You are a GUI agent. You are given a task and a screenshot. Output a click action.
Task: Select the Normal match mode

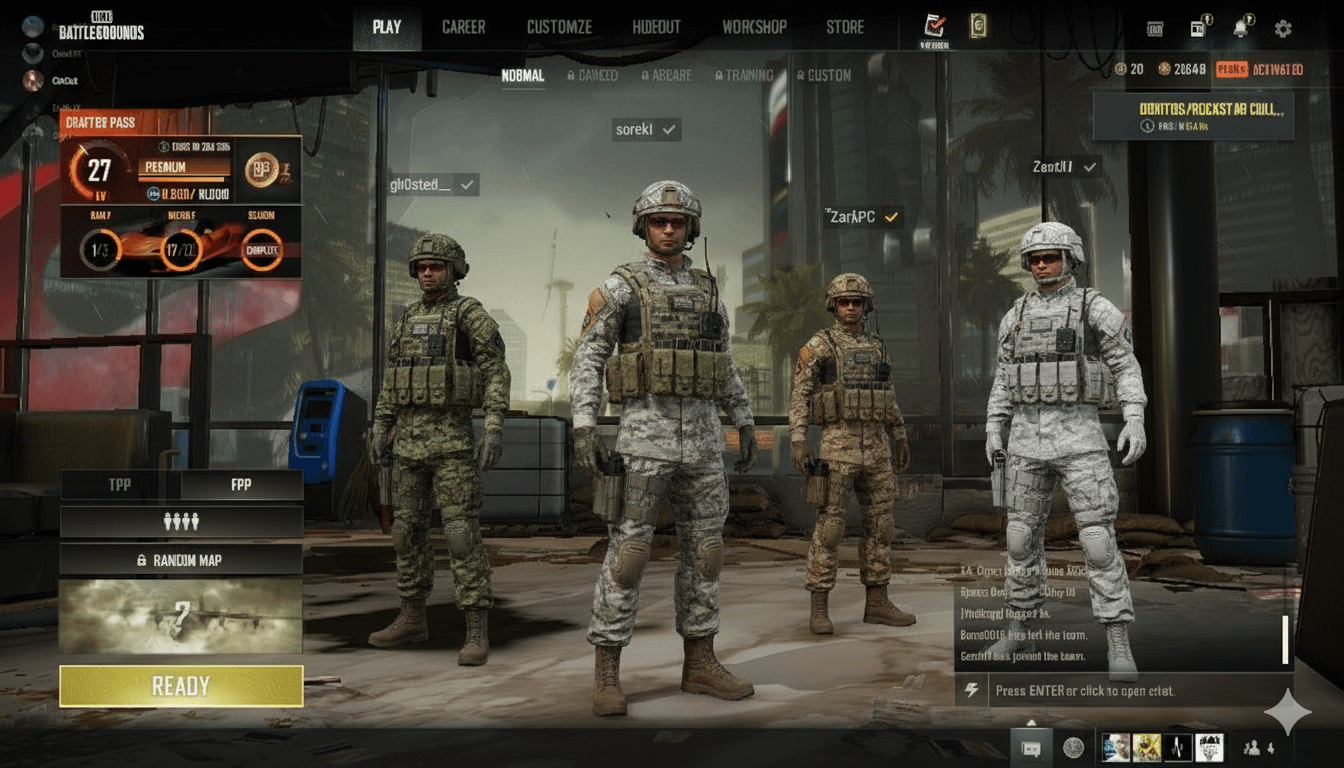coord(523,75)
